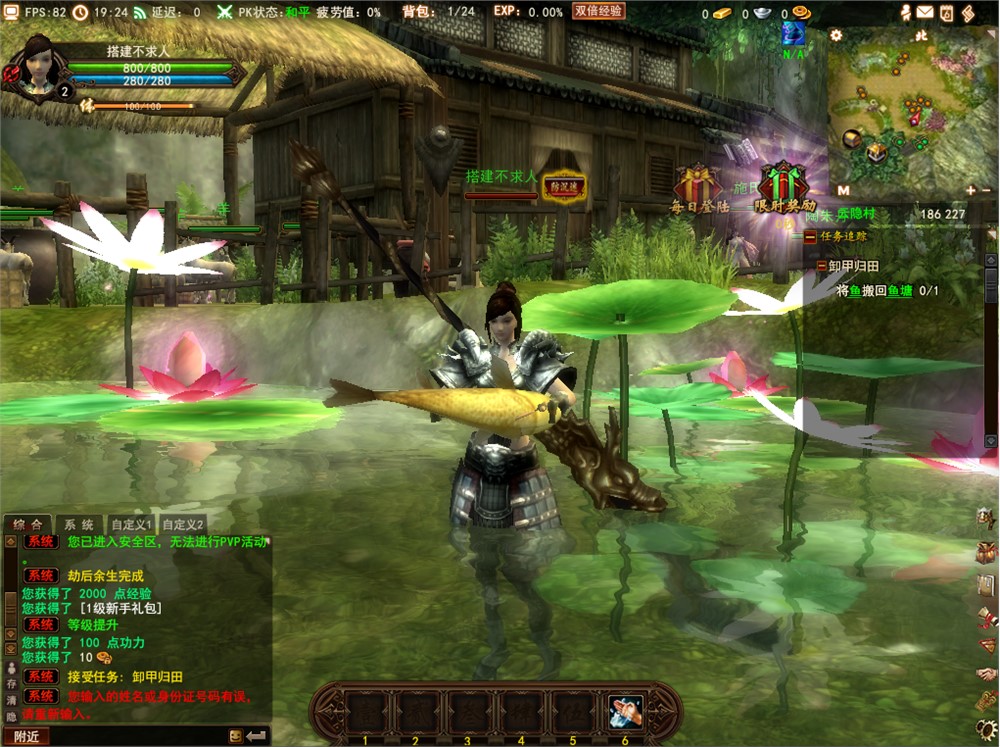Collapse the 任务追踪 quest tracker
This screenshot has height=747, width=1000.
[809, 237]
